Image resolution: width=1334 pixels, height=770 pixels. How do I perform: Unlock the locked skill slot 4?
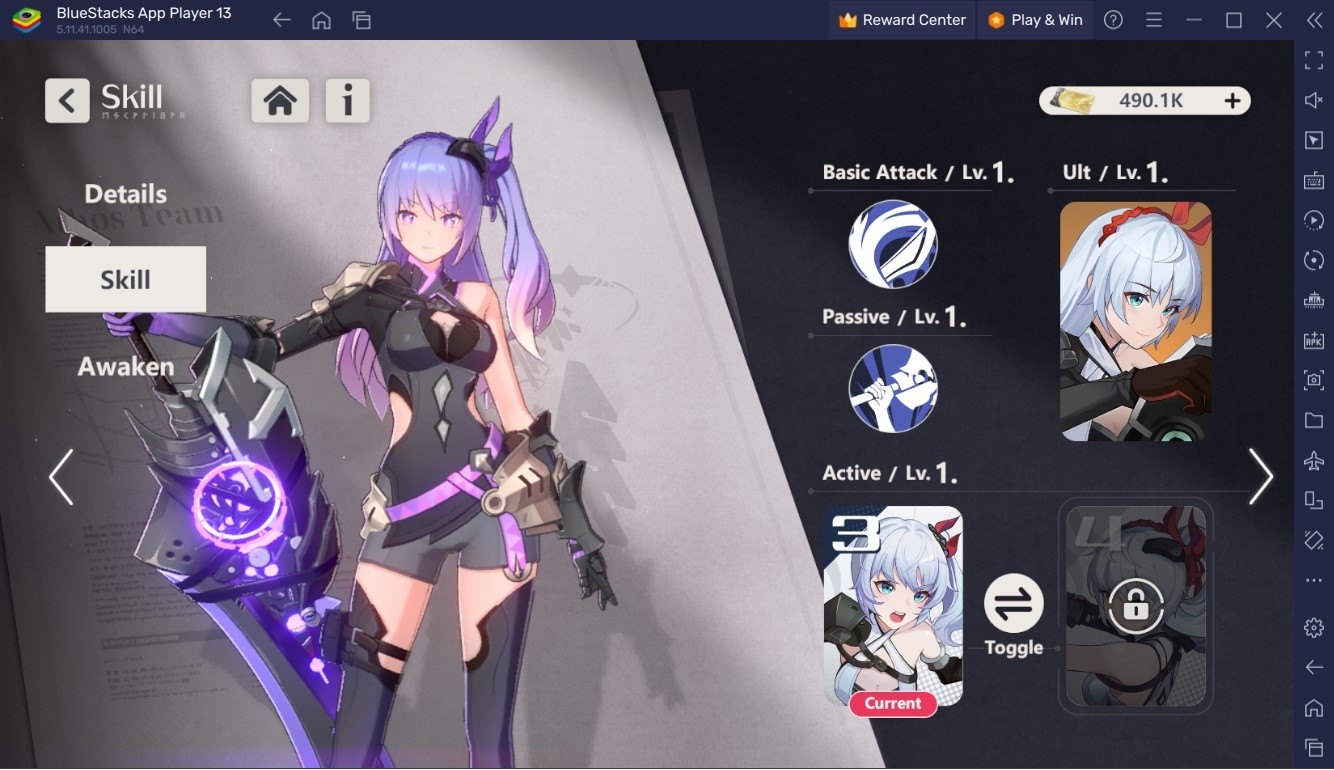point(1136,605)
